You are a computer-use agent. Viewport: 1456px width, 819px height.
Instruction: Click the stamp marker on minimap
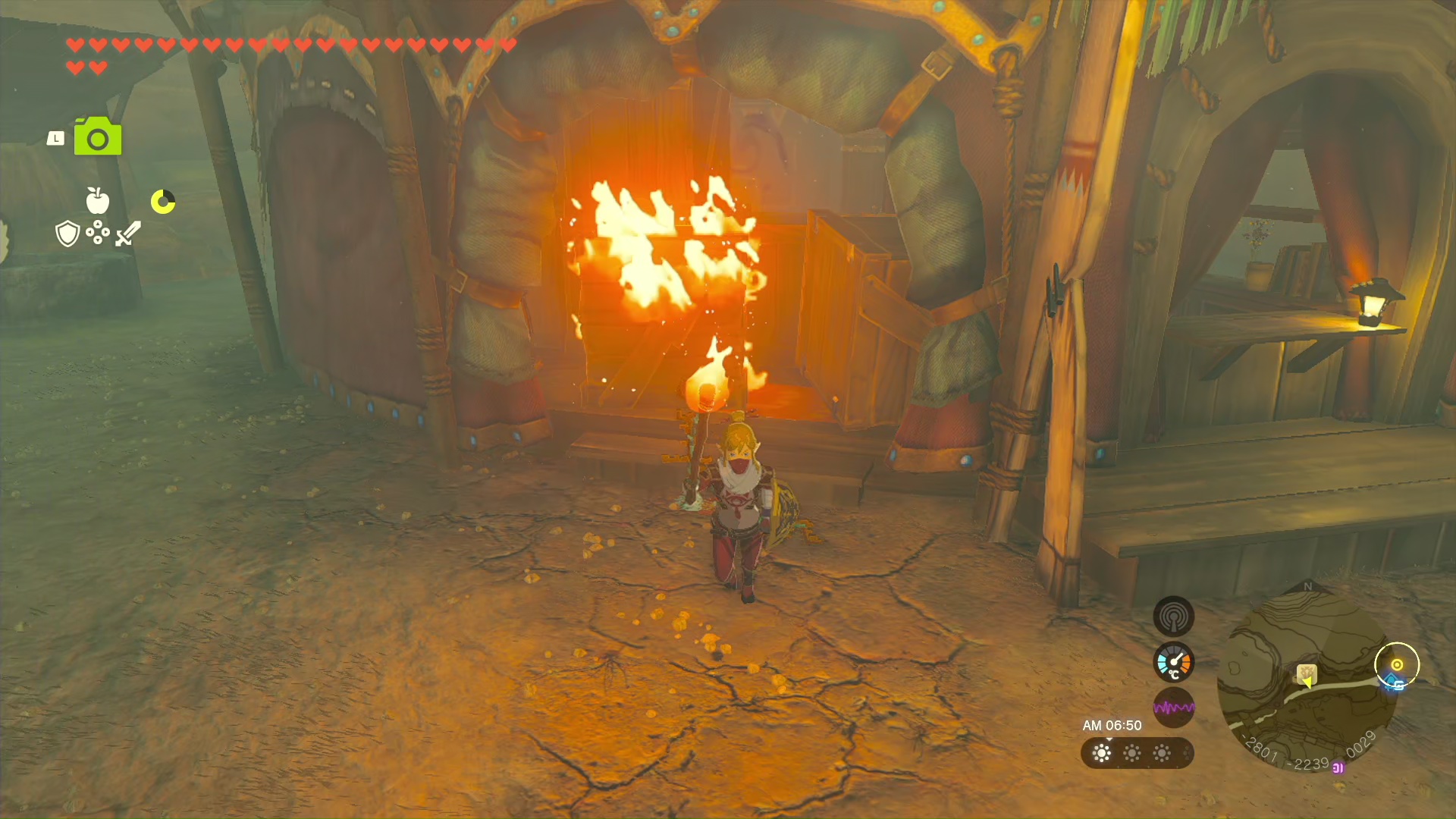coord(1306,673)
